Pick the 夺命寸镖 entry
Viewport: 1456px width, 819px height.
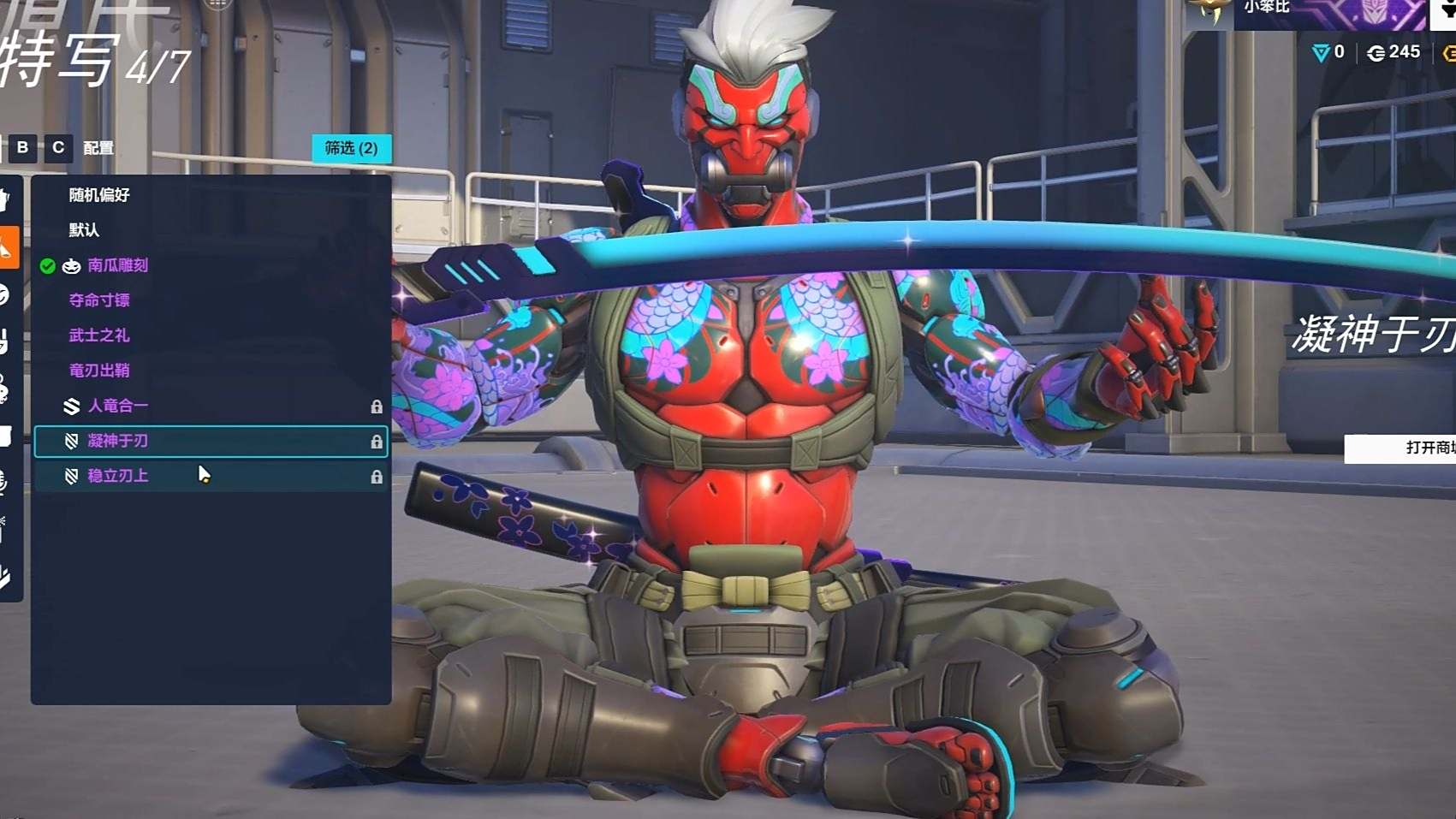click(99, 300)
